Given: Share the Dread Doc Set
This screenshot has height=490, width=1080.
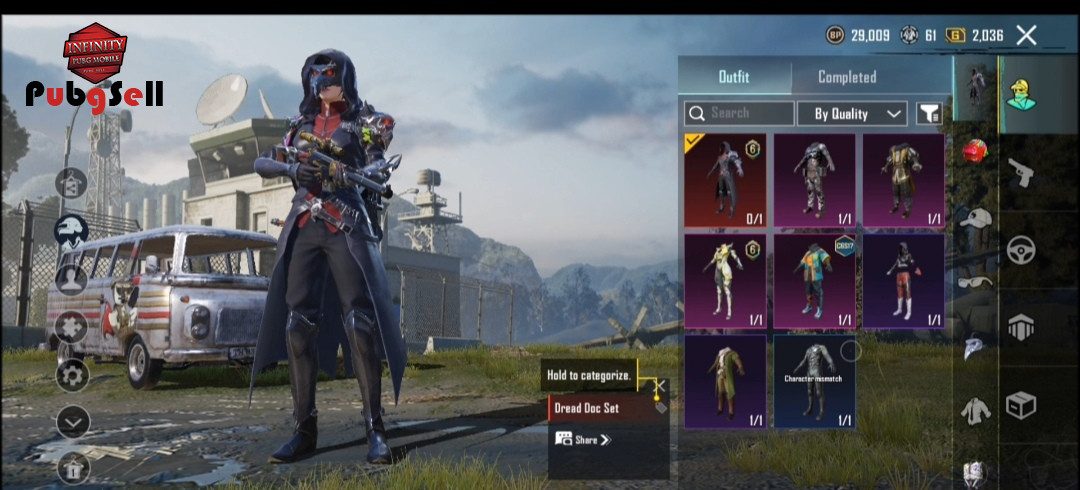Looking at the screenshot, I should point(582,439).
